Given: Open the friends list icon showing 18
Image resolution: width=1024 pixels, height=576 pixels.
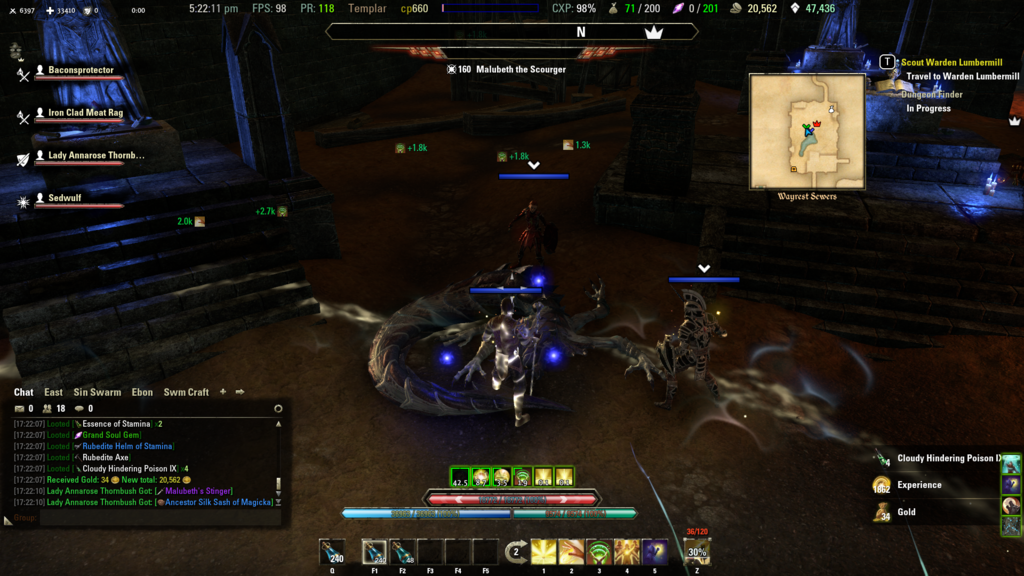Looking at the screenshot, I should pos(46,408).
